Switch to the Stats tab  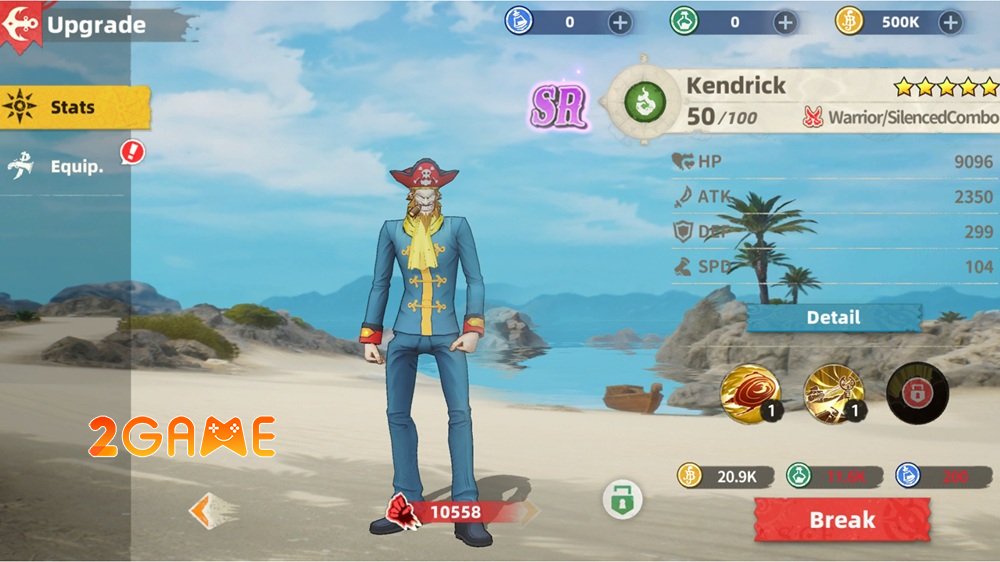click(x=74, y=108)
